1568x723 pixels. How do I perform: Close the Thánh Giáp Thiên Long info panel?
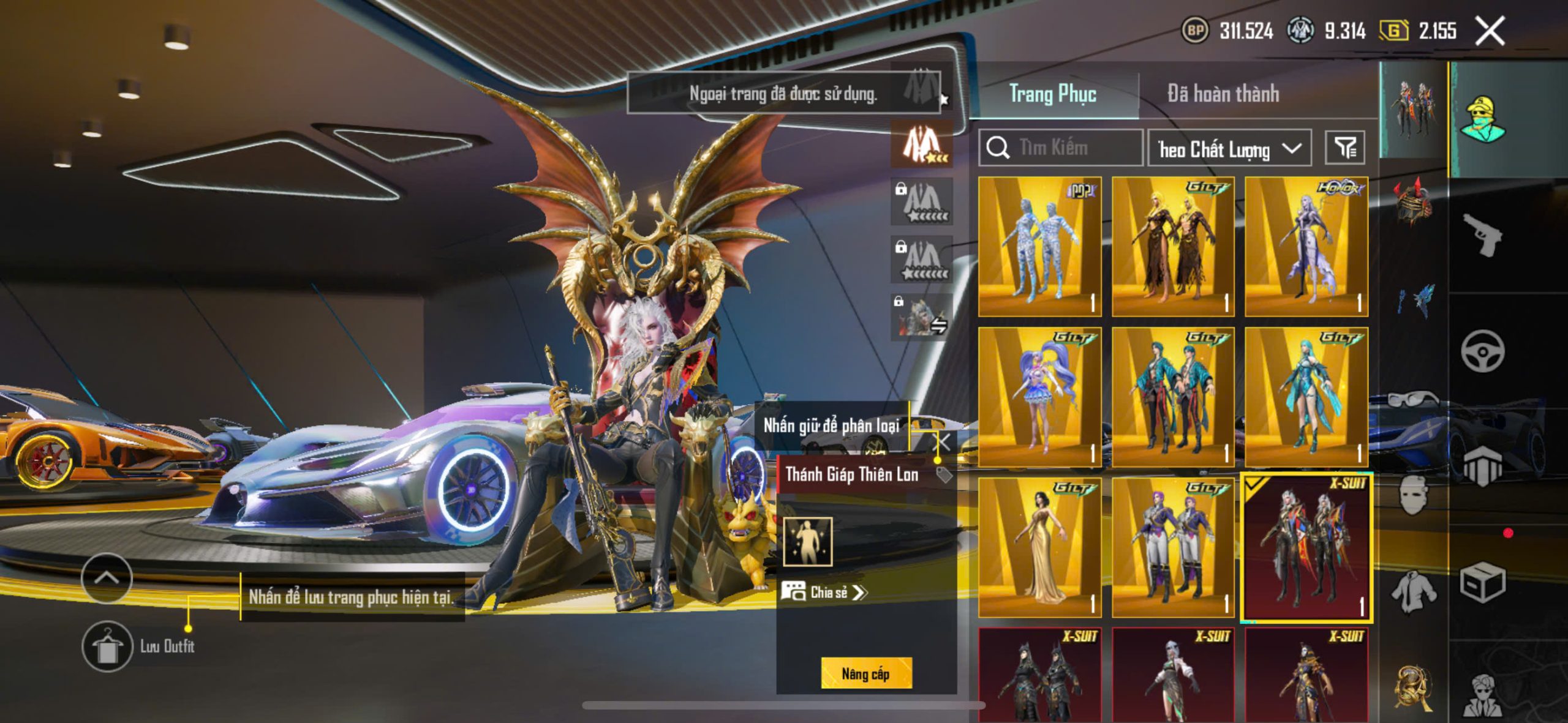tap(944, 442)
